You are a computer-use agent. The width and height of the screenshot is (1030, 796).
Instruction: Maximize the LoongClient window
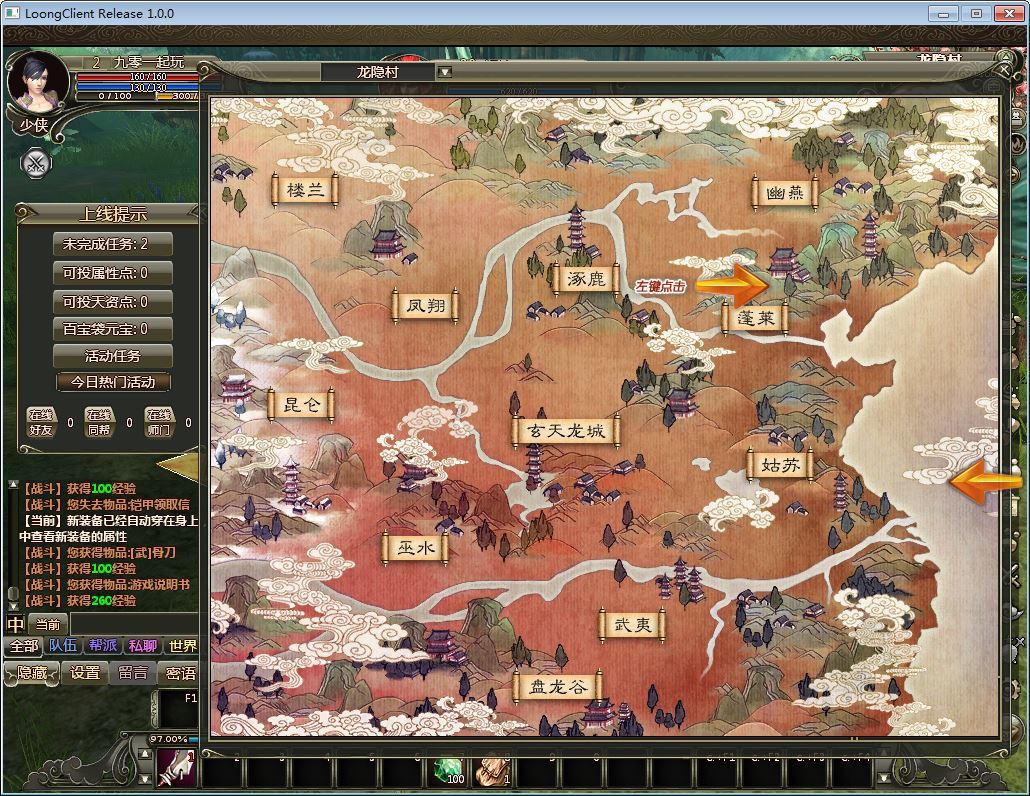pos(976,13)
